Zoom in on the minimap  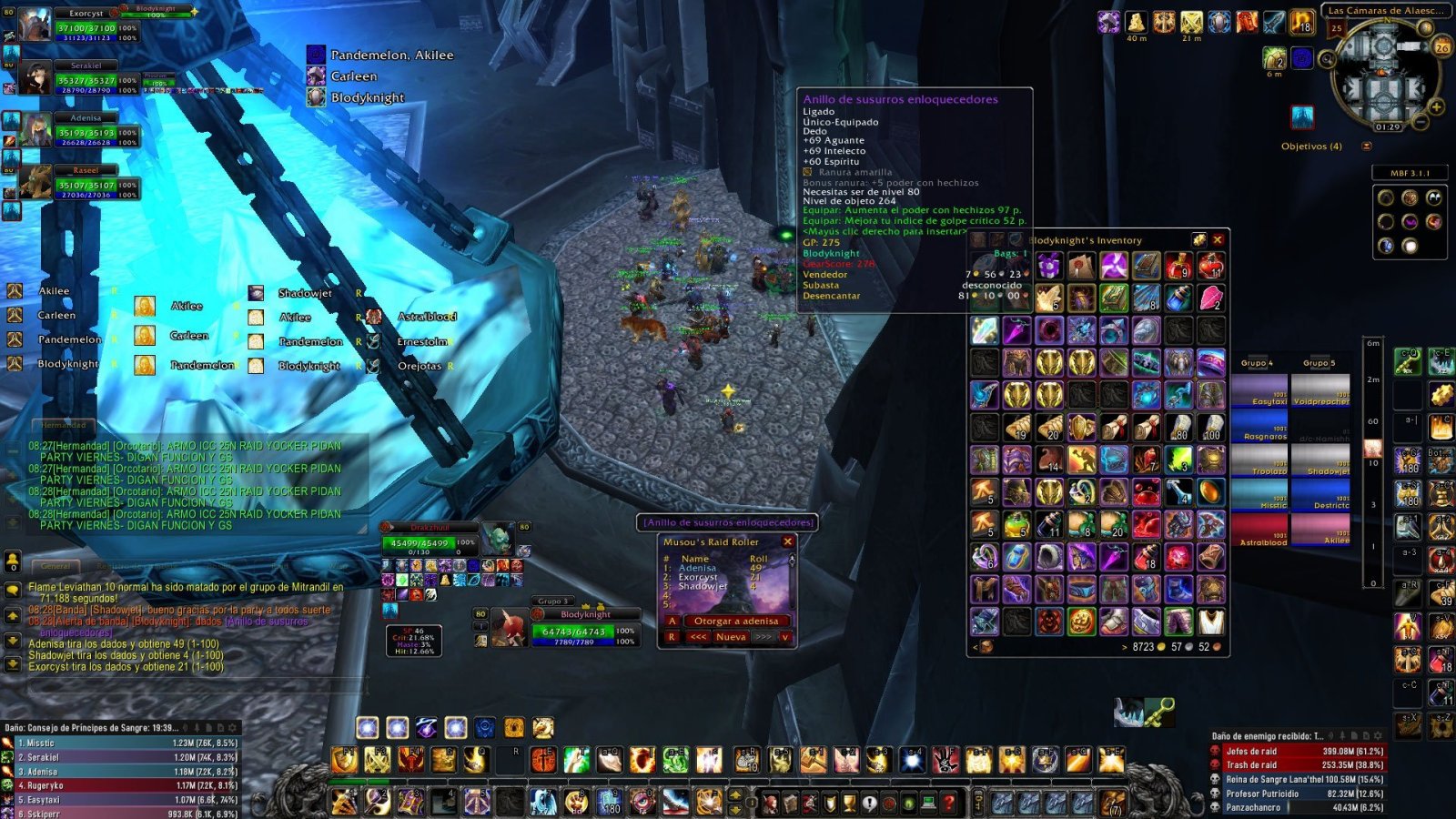1437,106
